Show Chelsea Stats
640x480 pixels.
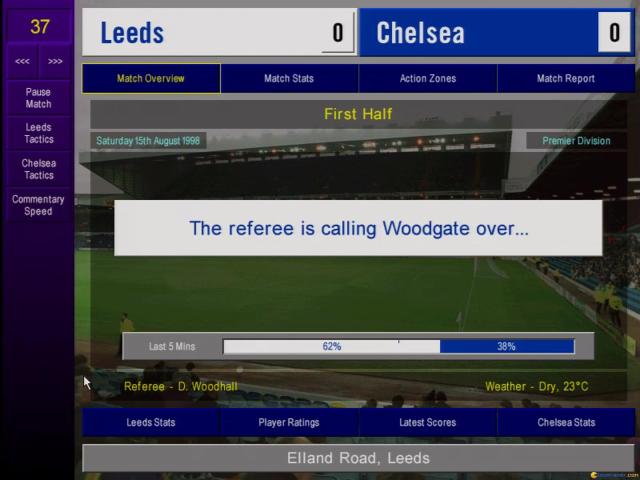565,422
